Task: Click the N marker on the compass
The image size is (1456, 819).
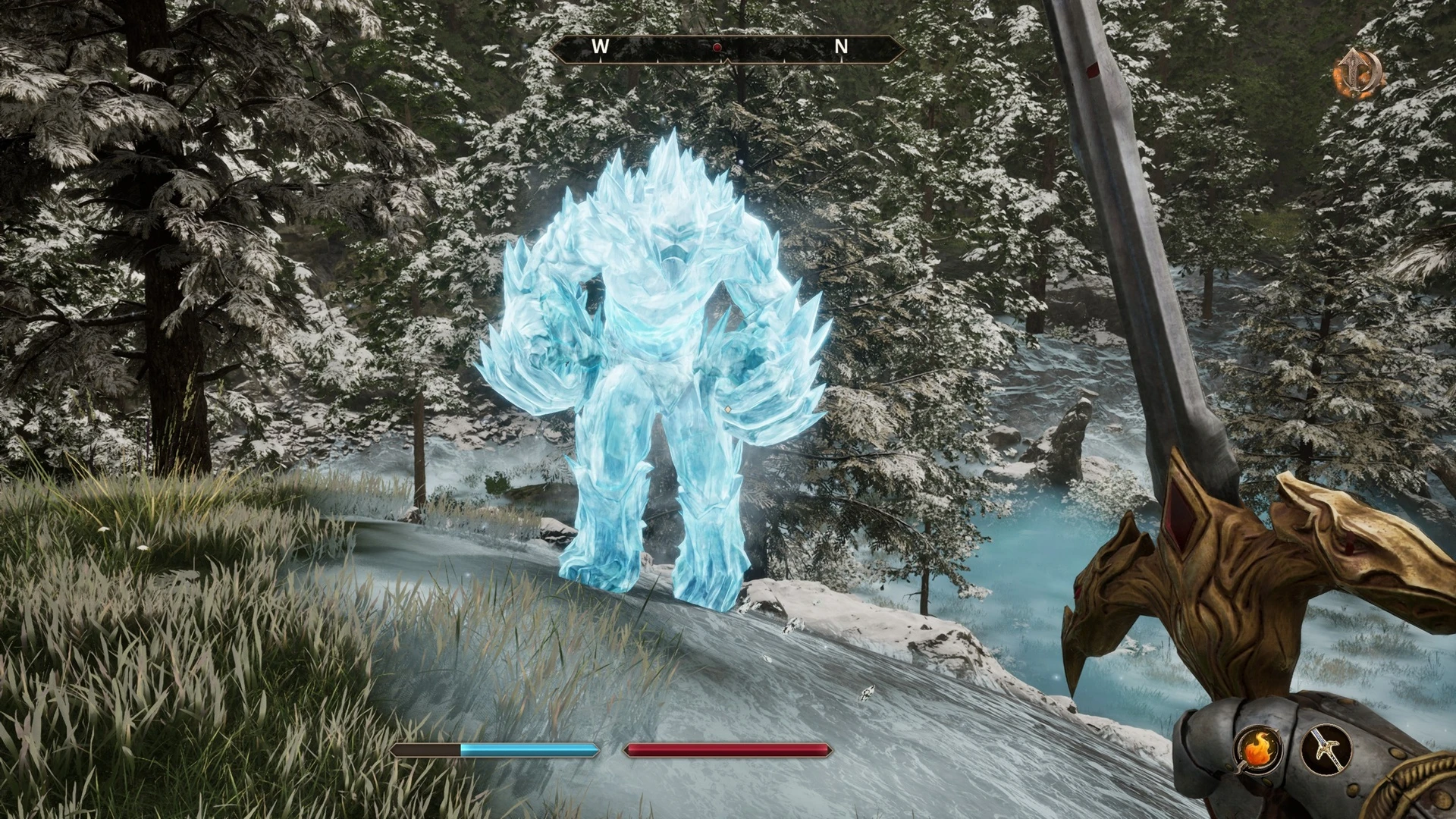Action: coord(840,47)
